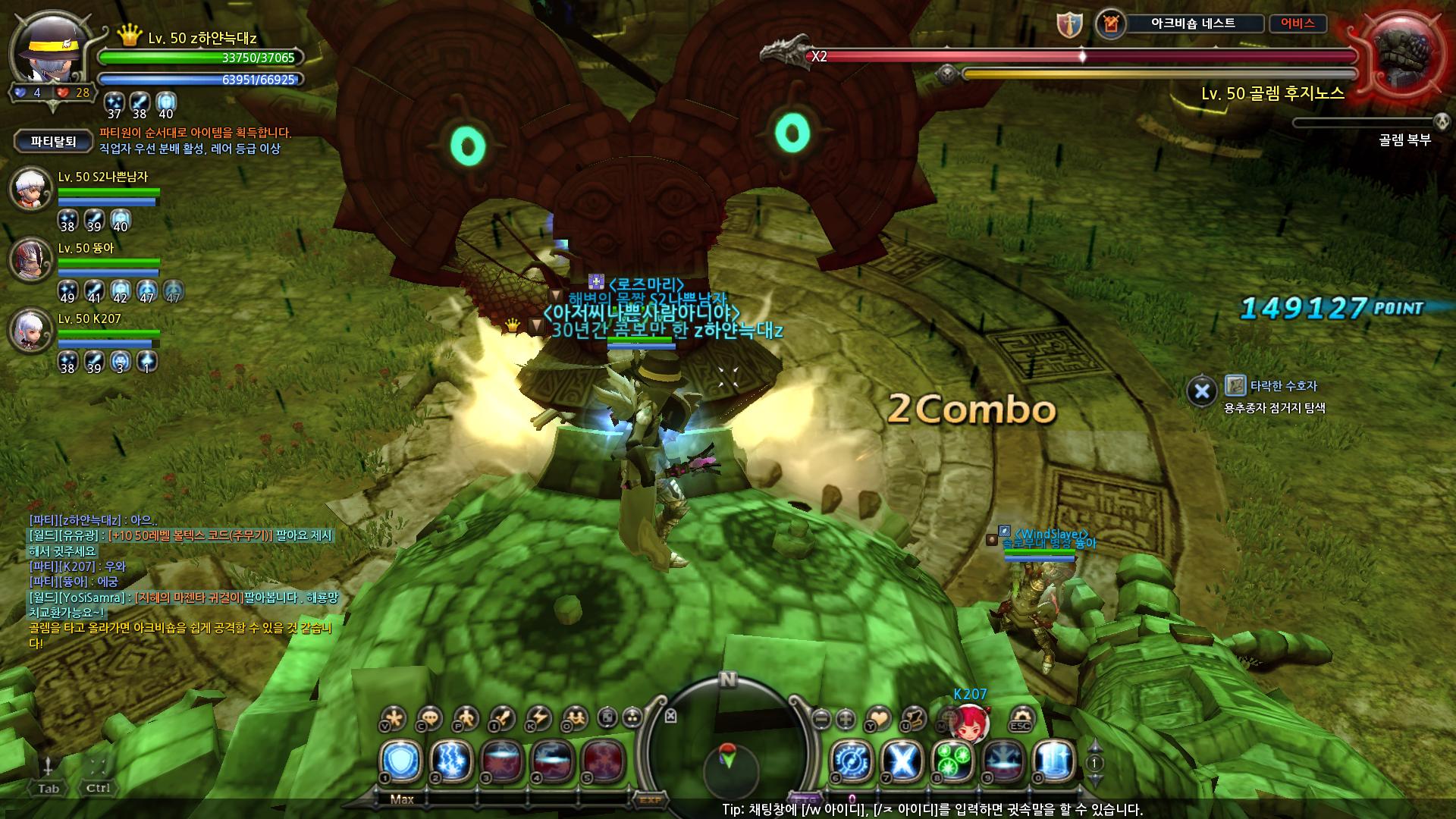1456x819 pixels.
Task: Activate the blue gear skill in slot 6
Action: coord(853,761)
